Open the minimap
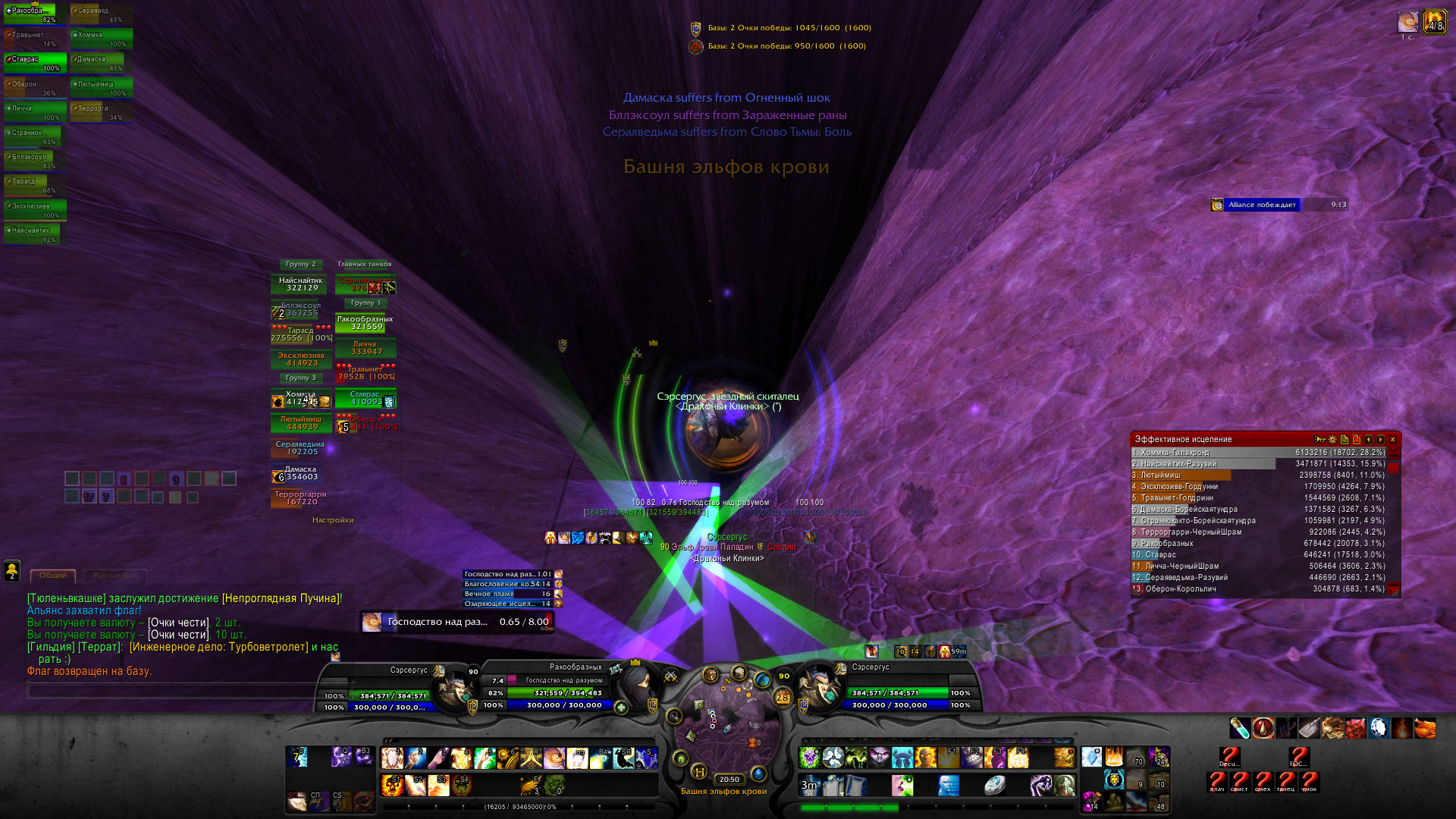Image resolution: width=1456 pixels, height=819 pixels. [726, 724]
